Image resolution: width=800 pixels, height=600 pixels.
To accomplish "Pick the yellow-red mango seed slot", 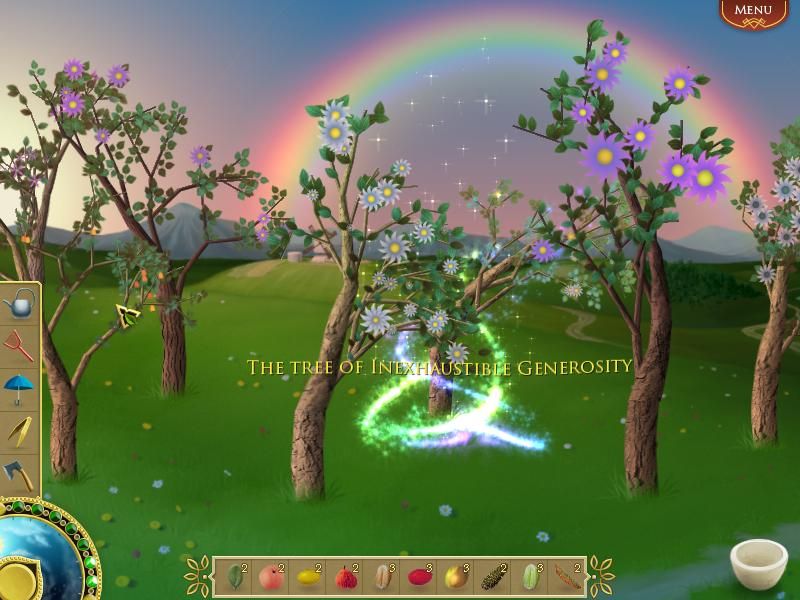I will [x=455, y=577].
